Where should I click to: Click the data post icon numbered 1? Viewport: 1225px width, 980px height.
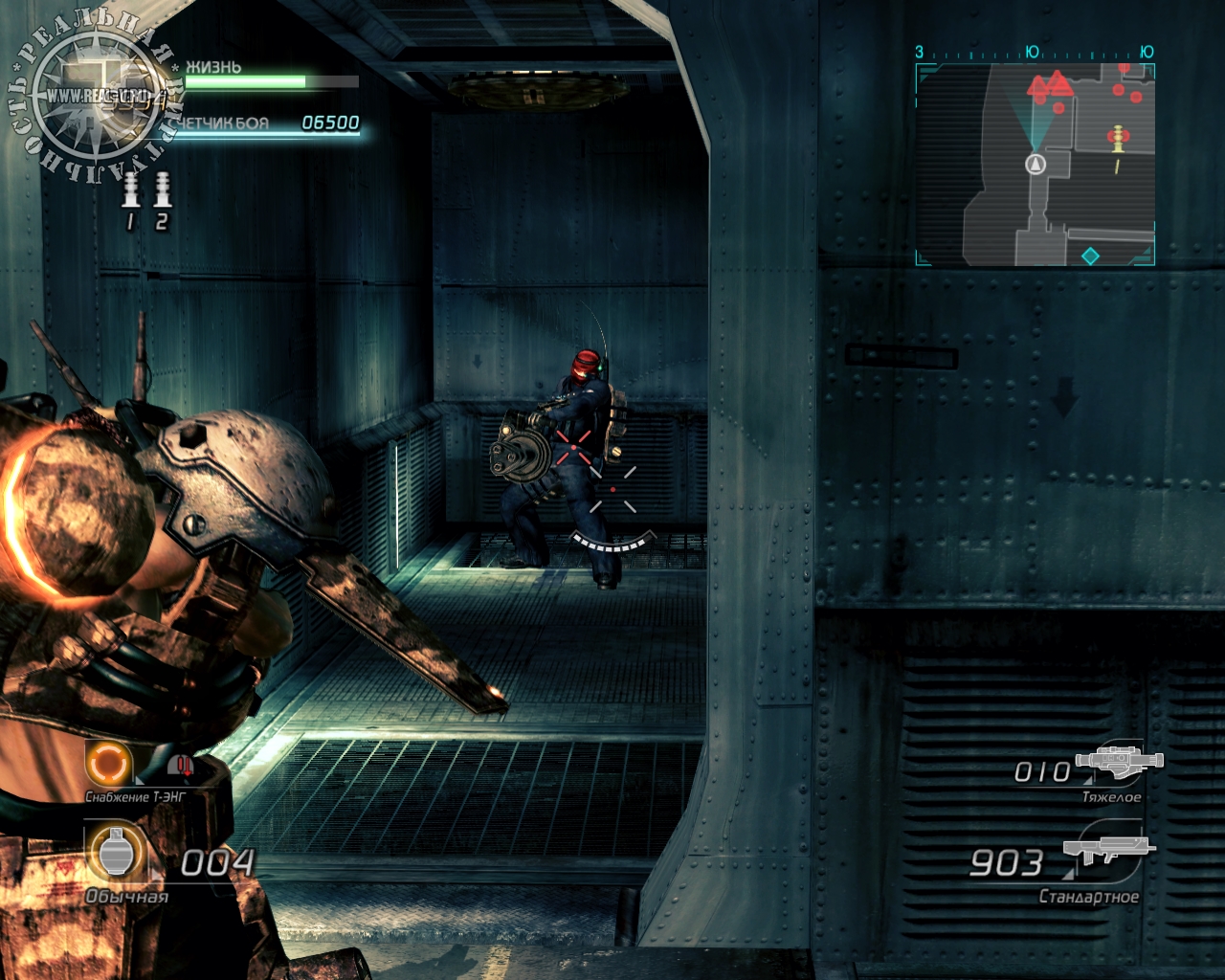(131, 190)
